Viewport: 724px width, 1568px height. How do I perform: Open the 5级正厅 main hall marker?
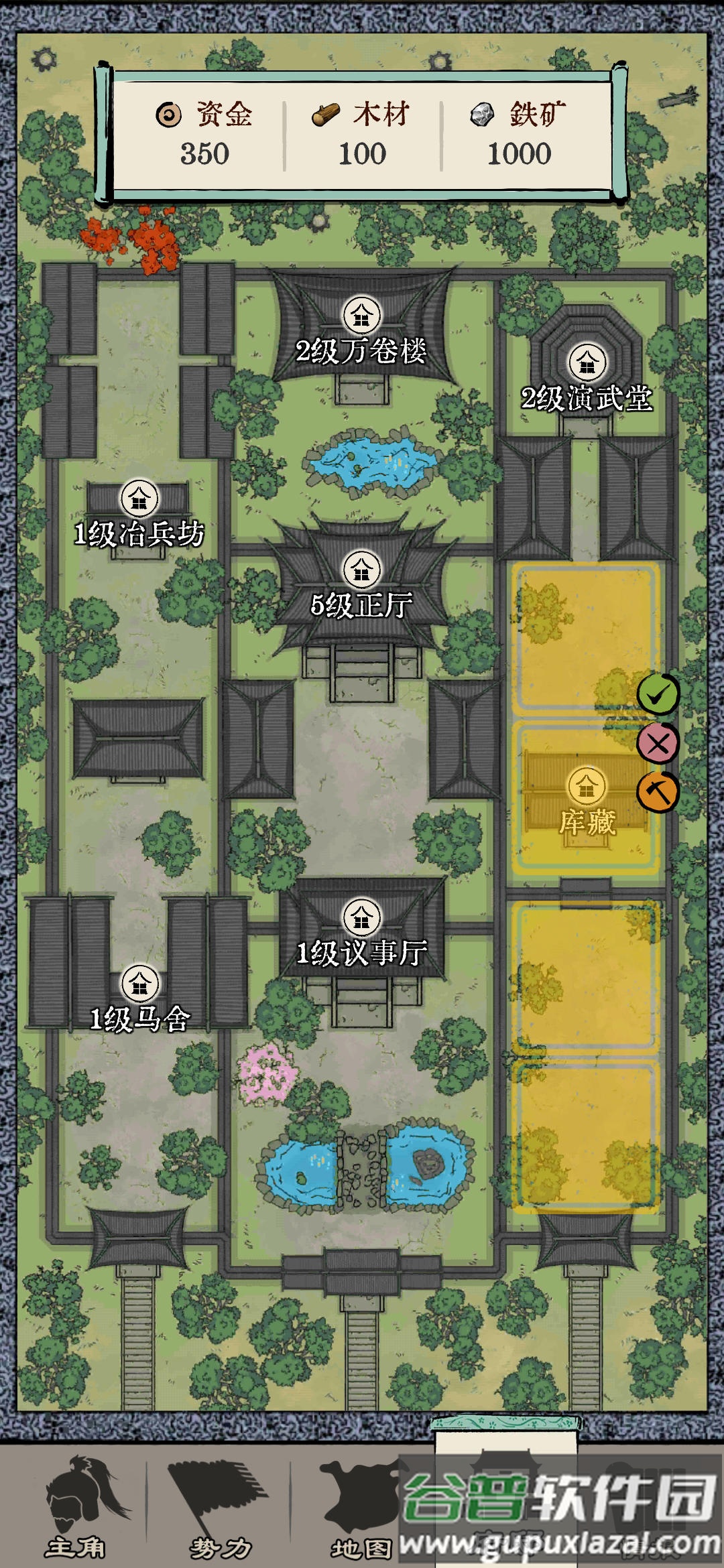361,570
